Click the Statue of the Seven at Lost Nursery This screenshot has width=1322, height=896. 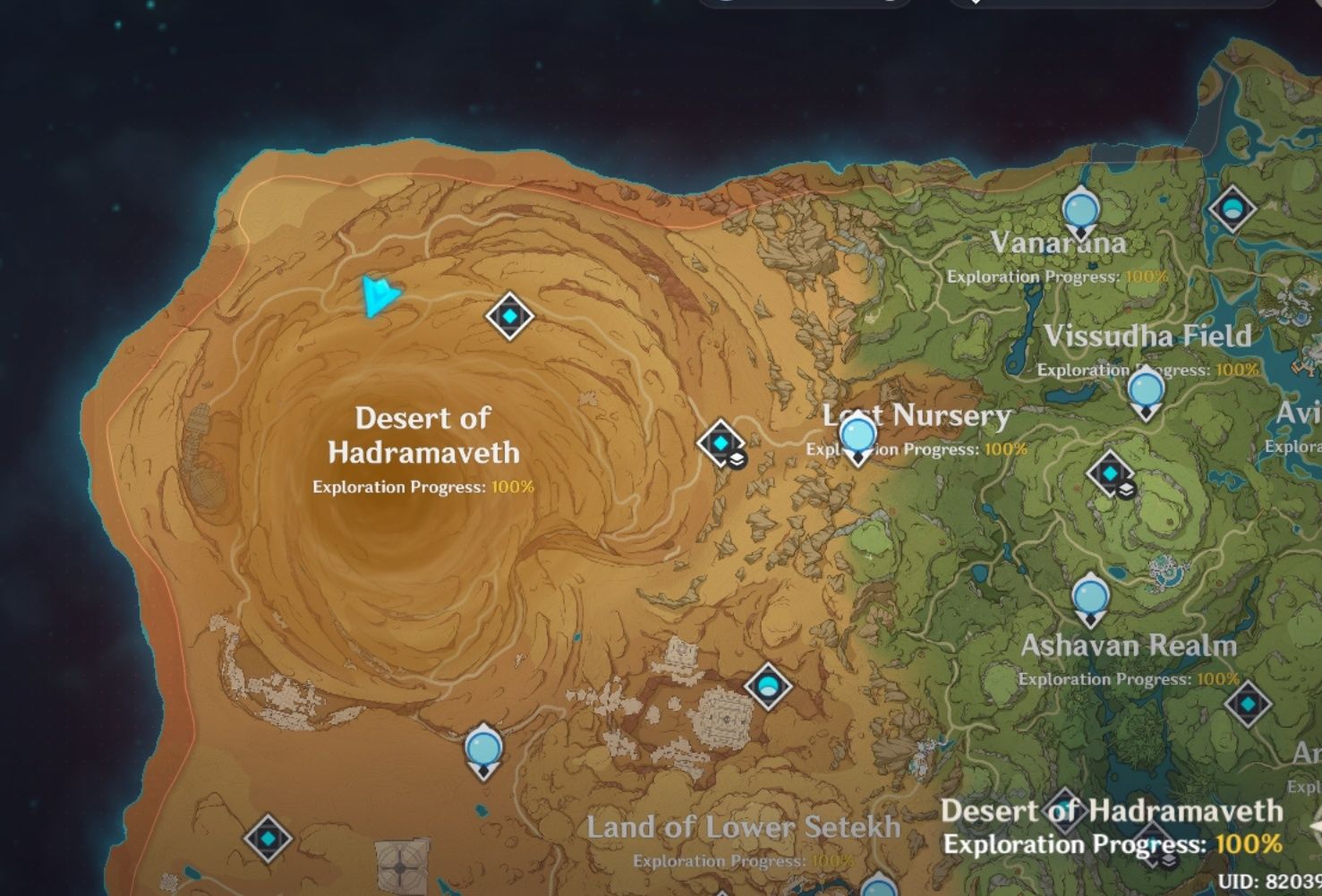pyautogui.click(x=857, y=438)
